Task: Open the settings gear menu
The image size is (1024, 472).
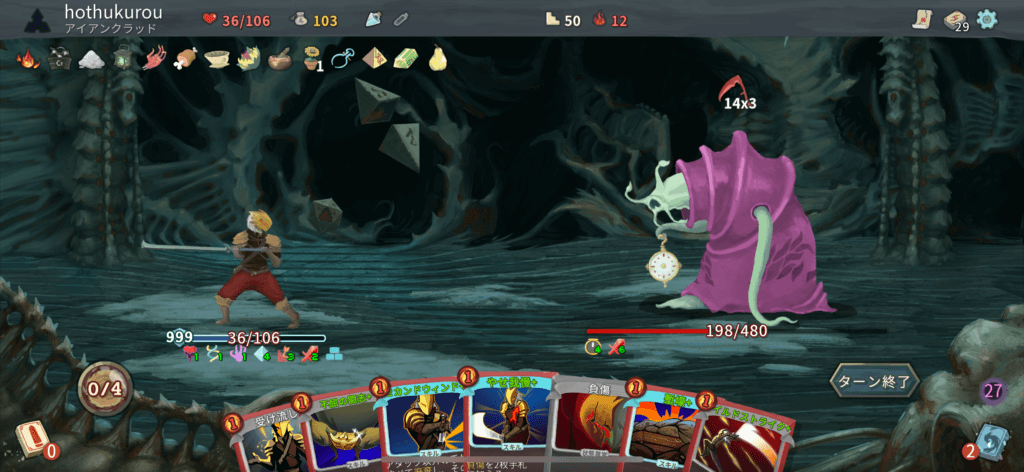Action: click(x=987, y=18)
